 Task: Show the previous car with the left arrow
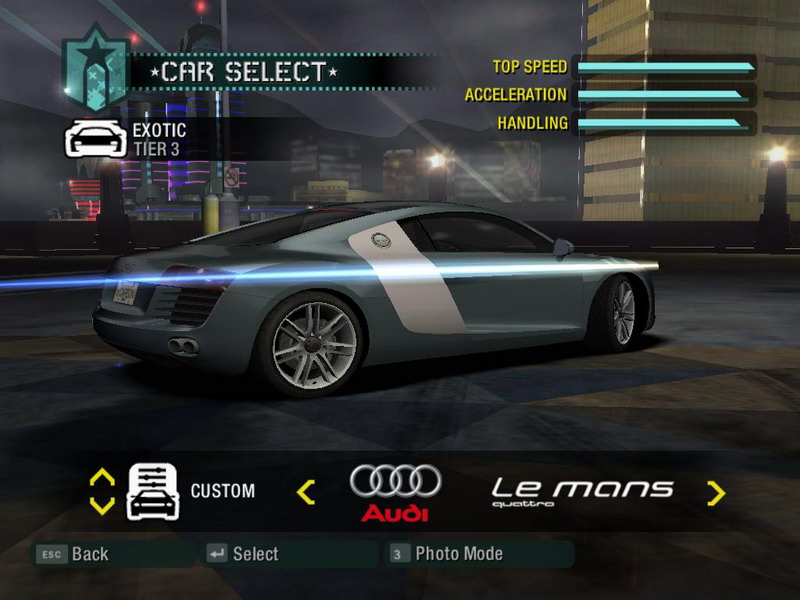point(306,491)
